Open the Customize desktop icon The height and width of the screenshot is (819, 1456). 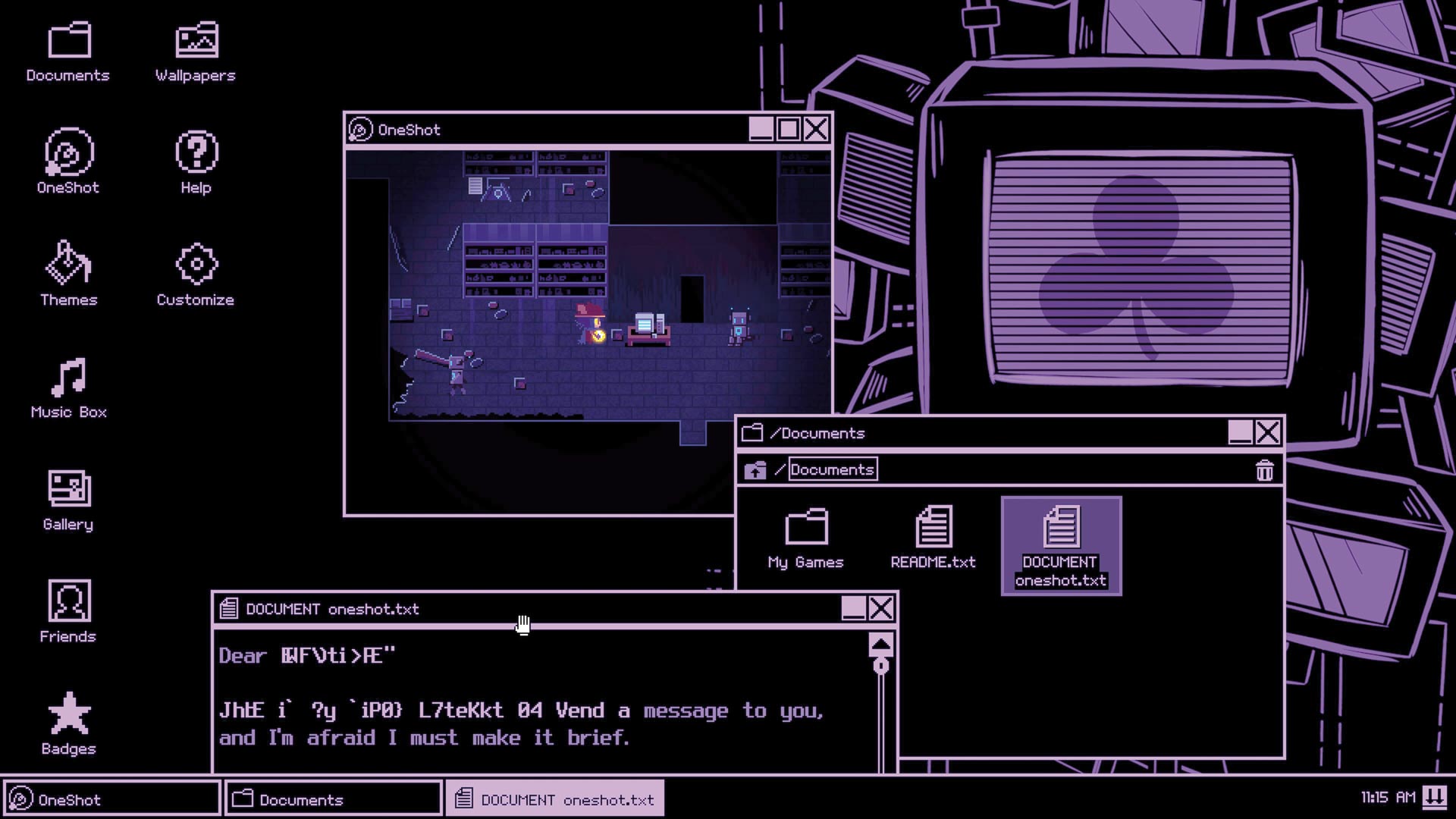pyautogui.click(x=195, y=267)
